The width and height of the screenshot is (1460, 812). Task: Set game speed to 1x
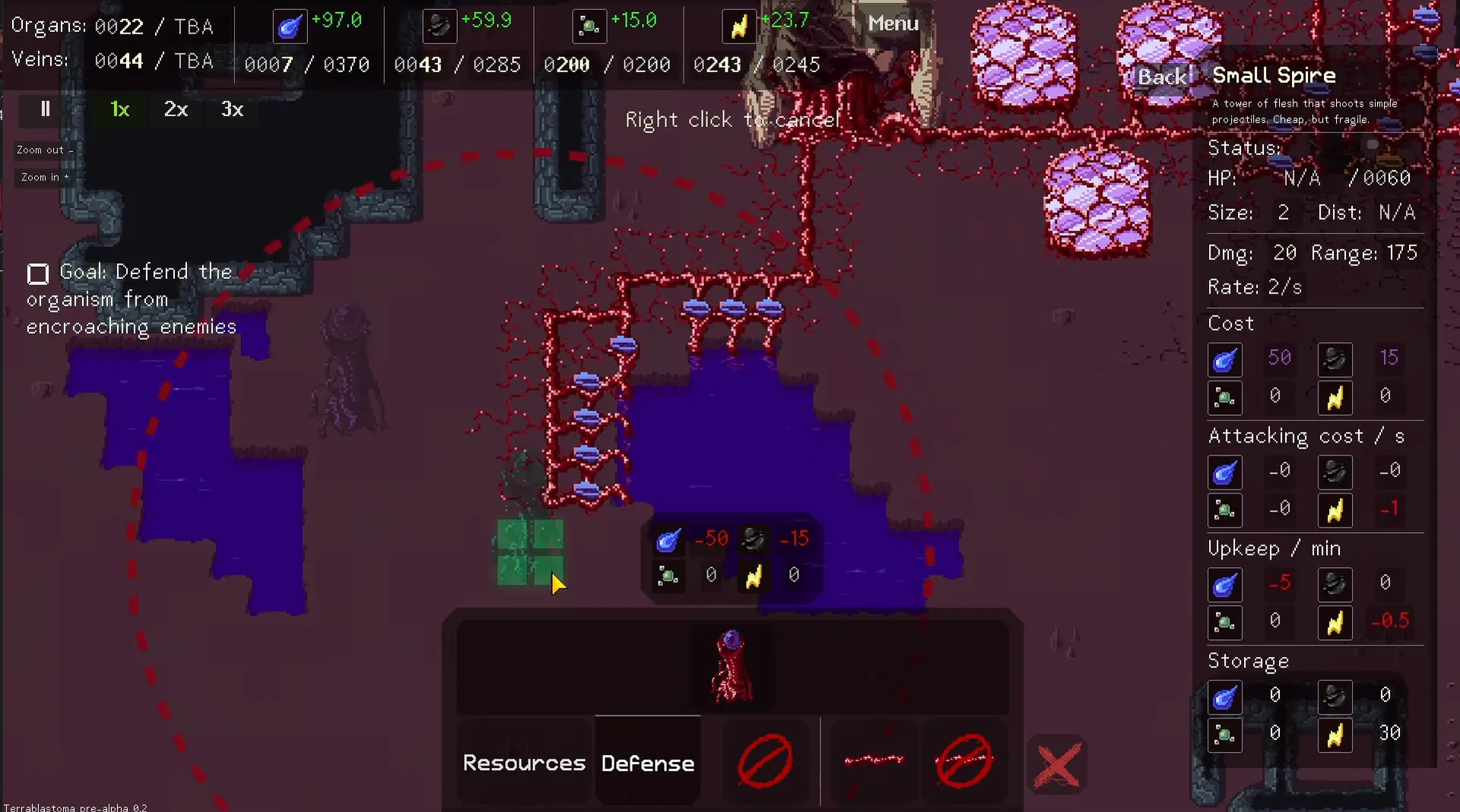(119, 109)
